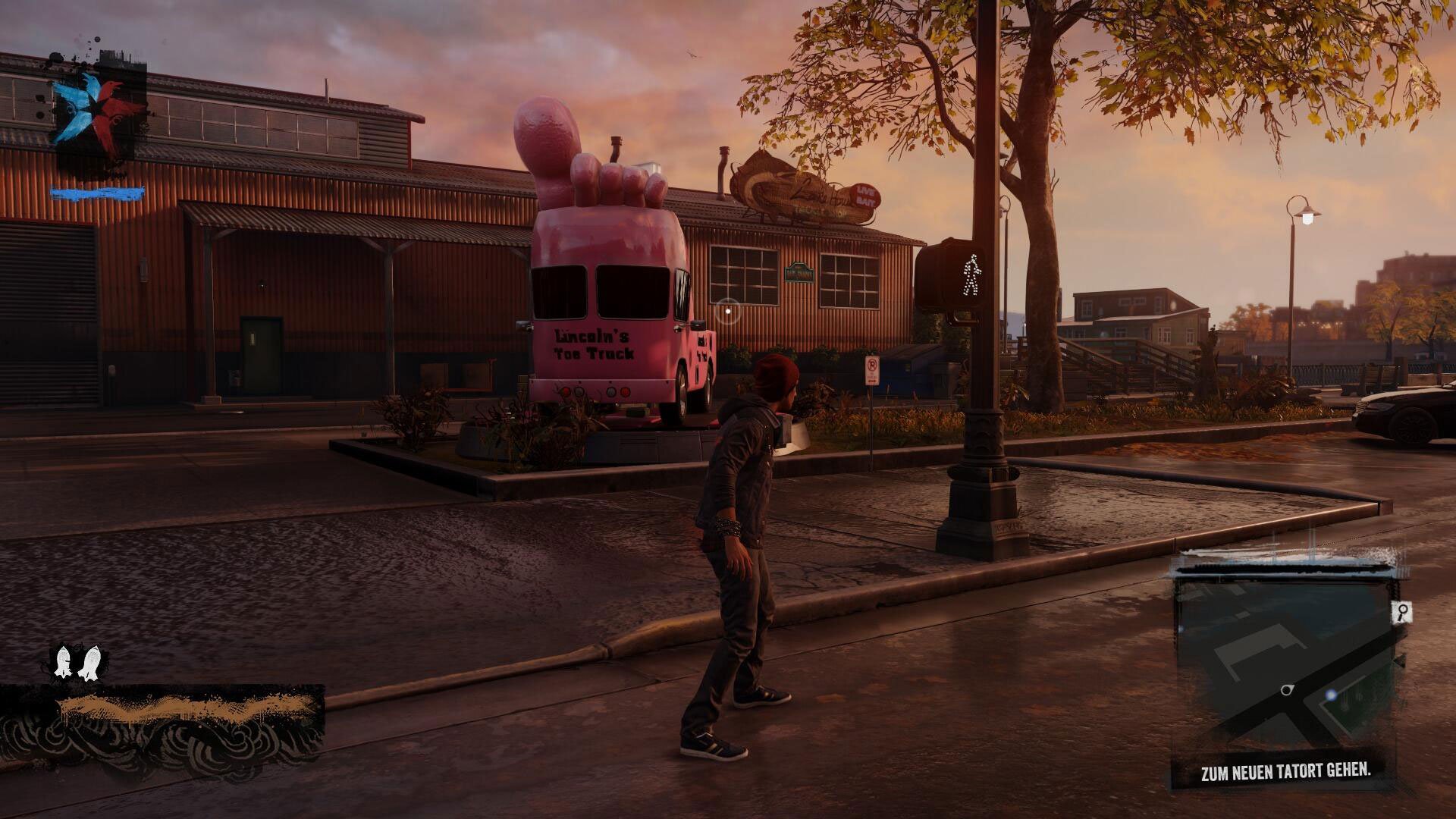The height and width of the screenshot is (819, 1456).
Task: Click the aiming reticle in the screen center
Action: click(728, 311)
